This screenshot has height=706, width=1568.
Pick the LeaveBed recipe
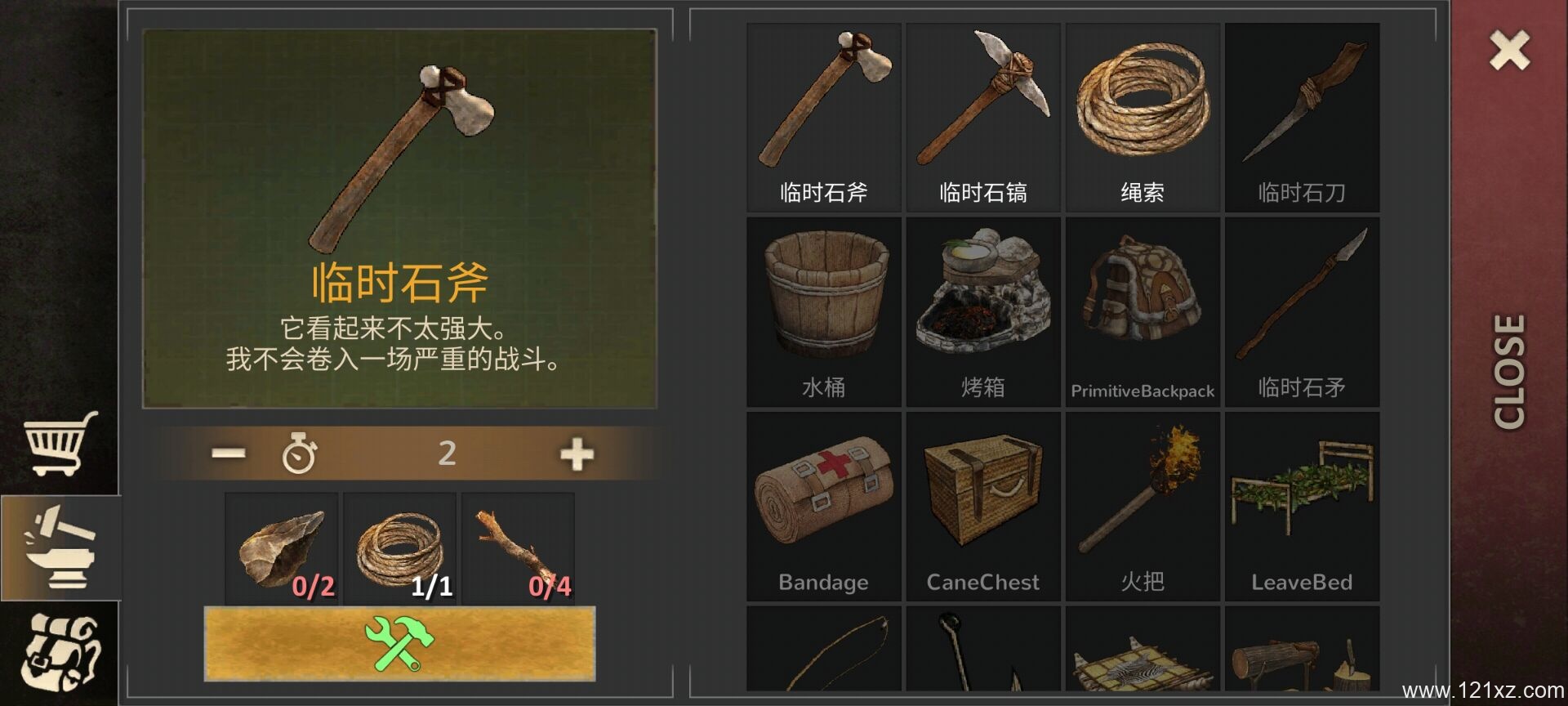1302,507
